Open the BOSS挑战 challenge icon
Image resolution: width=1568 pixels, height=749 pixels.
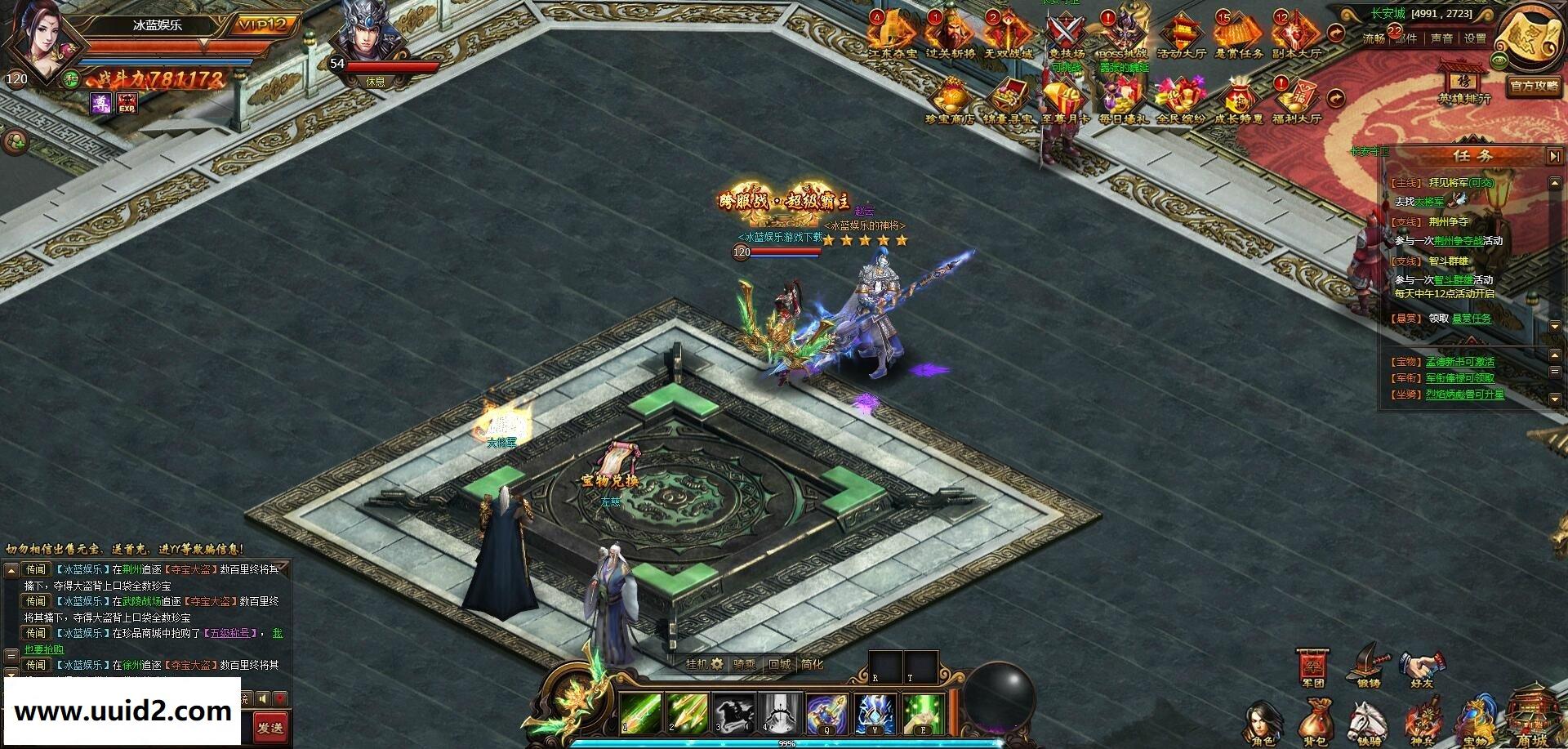pos(1122,34)
